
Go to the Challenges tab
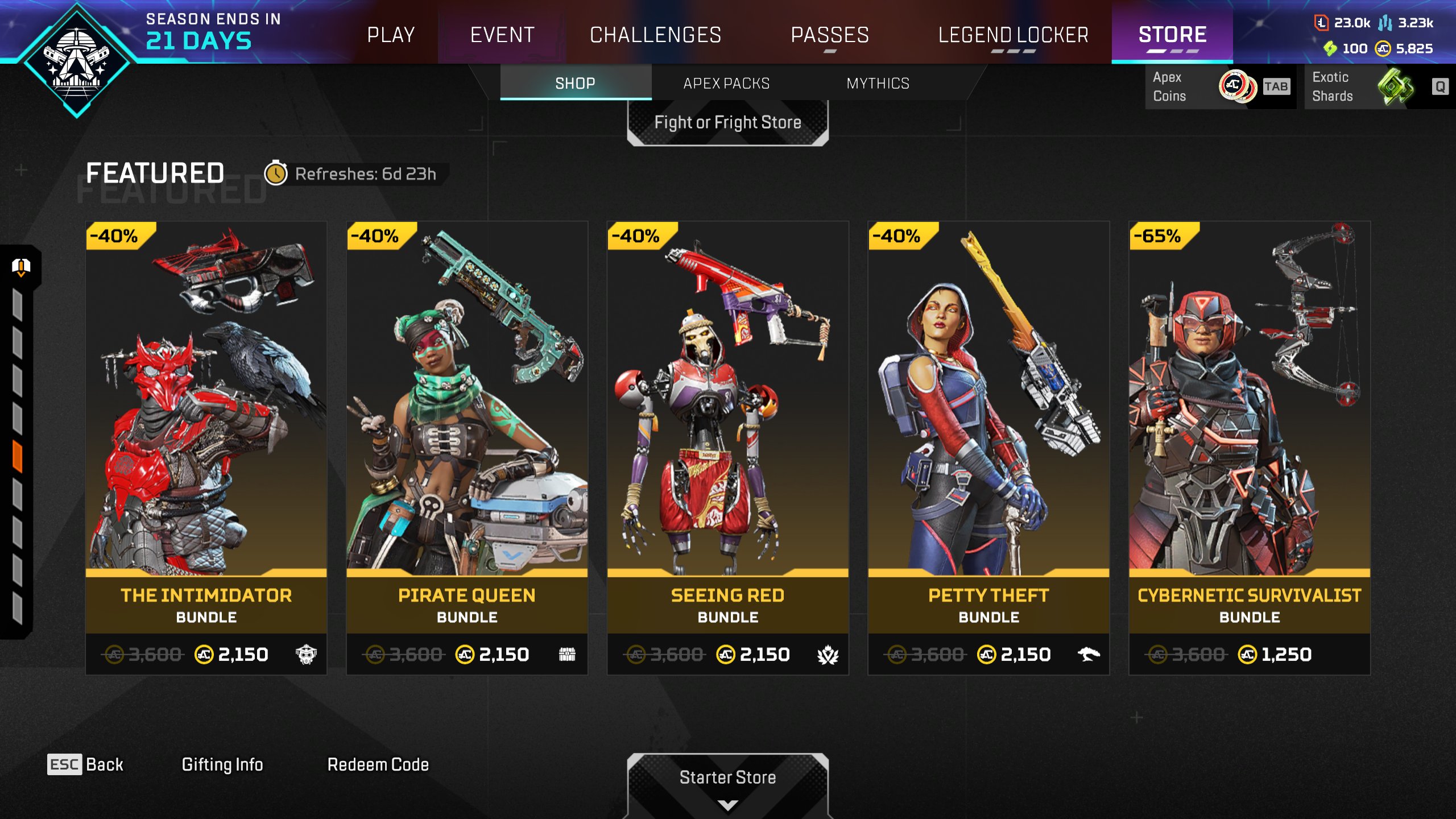pos(655,35)
